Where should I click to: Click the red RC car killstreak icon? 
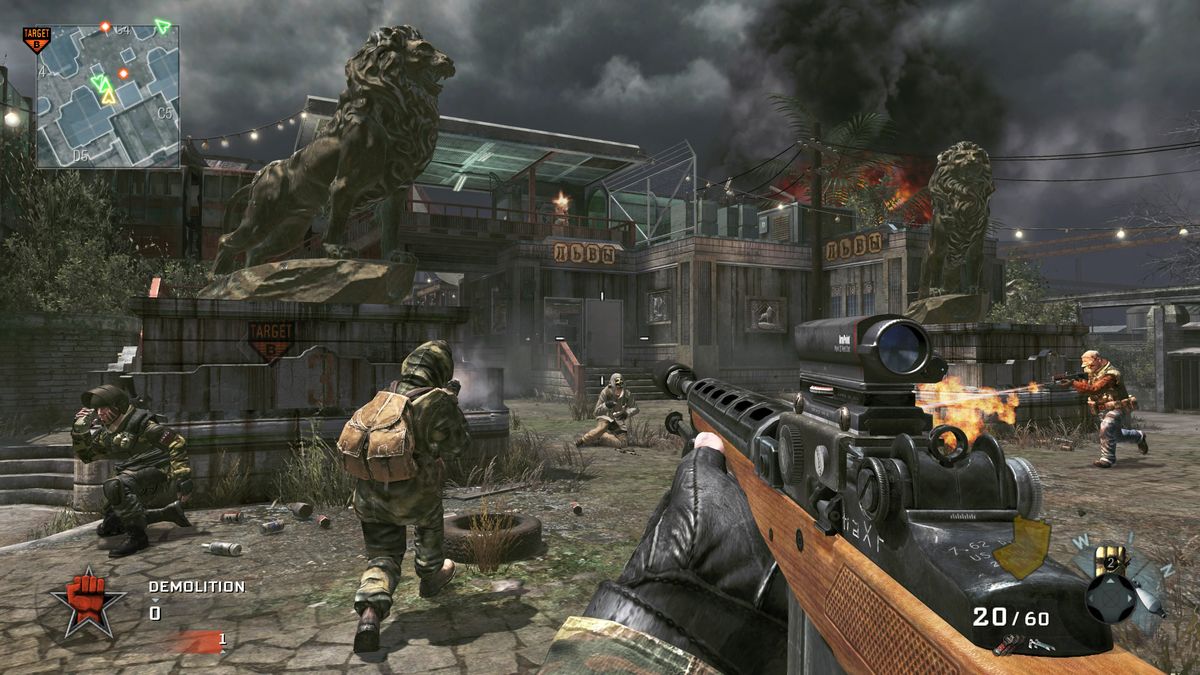pyautogui.click(x=1008, y=644)
